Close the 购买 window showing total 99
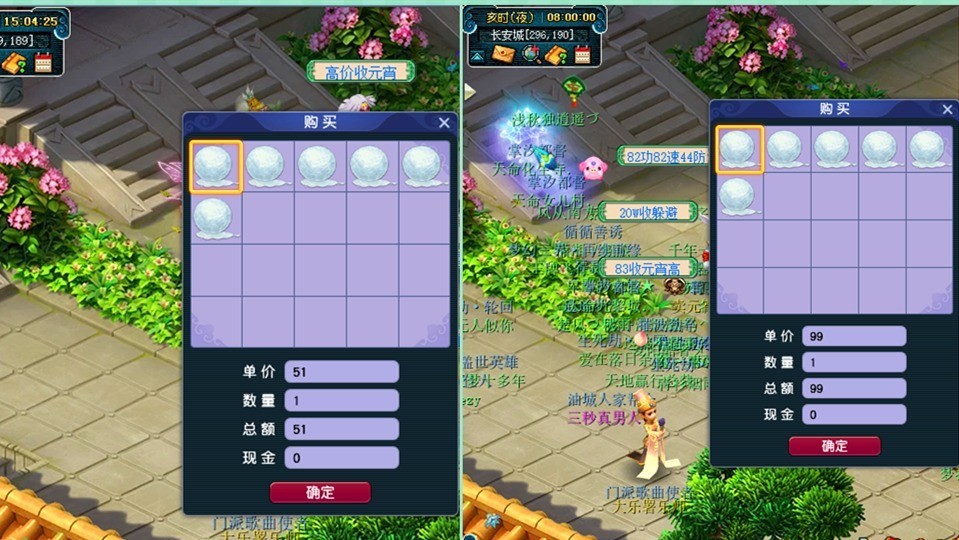 [x=948, y=109]
